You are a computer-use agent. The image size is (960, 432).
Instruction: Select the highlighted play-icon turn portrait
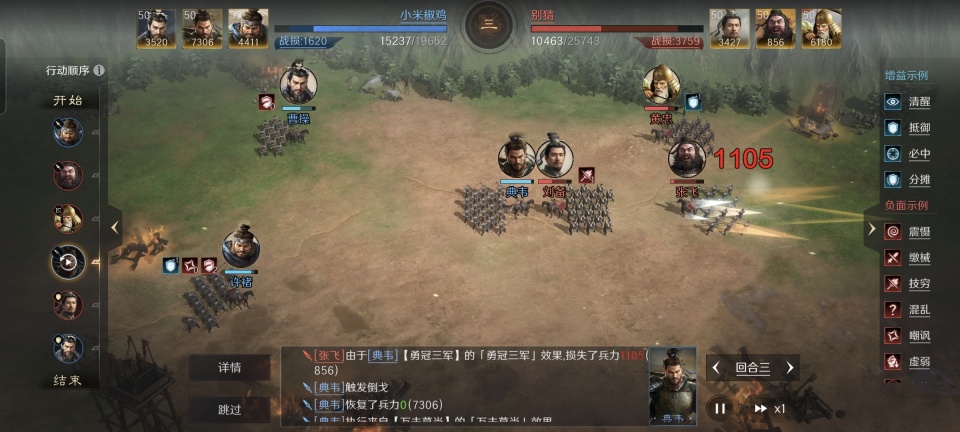point(68,262)
